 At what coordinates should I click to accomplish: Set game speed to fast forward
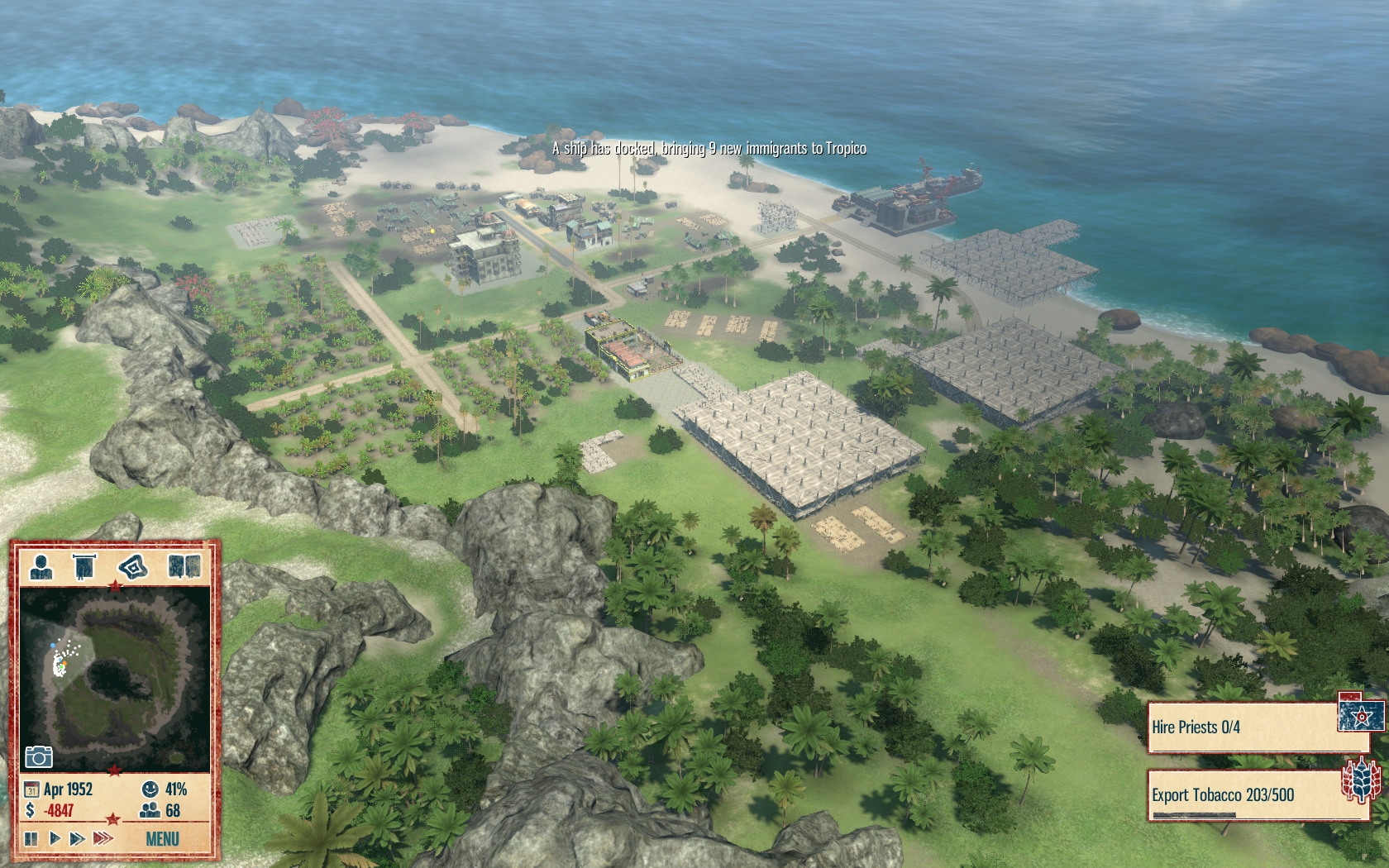pyautogui.click(x=77, y=838)
